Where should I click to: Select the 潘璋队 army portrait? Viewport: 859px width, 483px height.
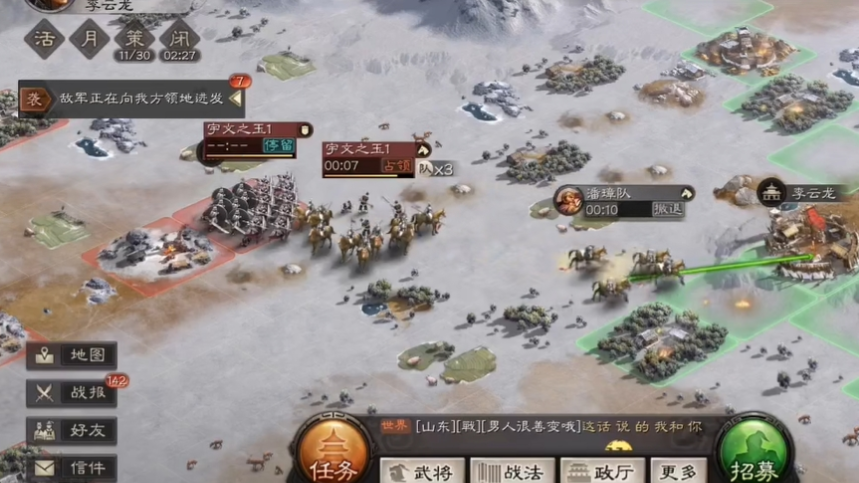pyautogui.click(x=570, y=200)
